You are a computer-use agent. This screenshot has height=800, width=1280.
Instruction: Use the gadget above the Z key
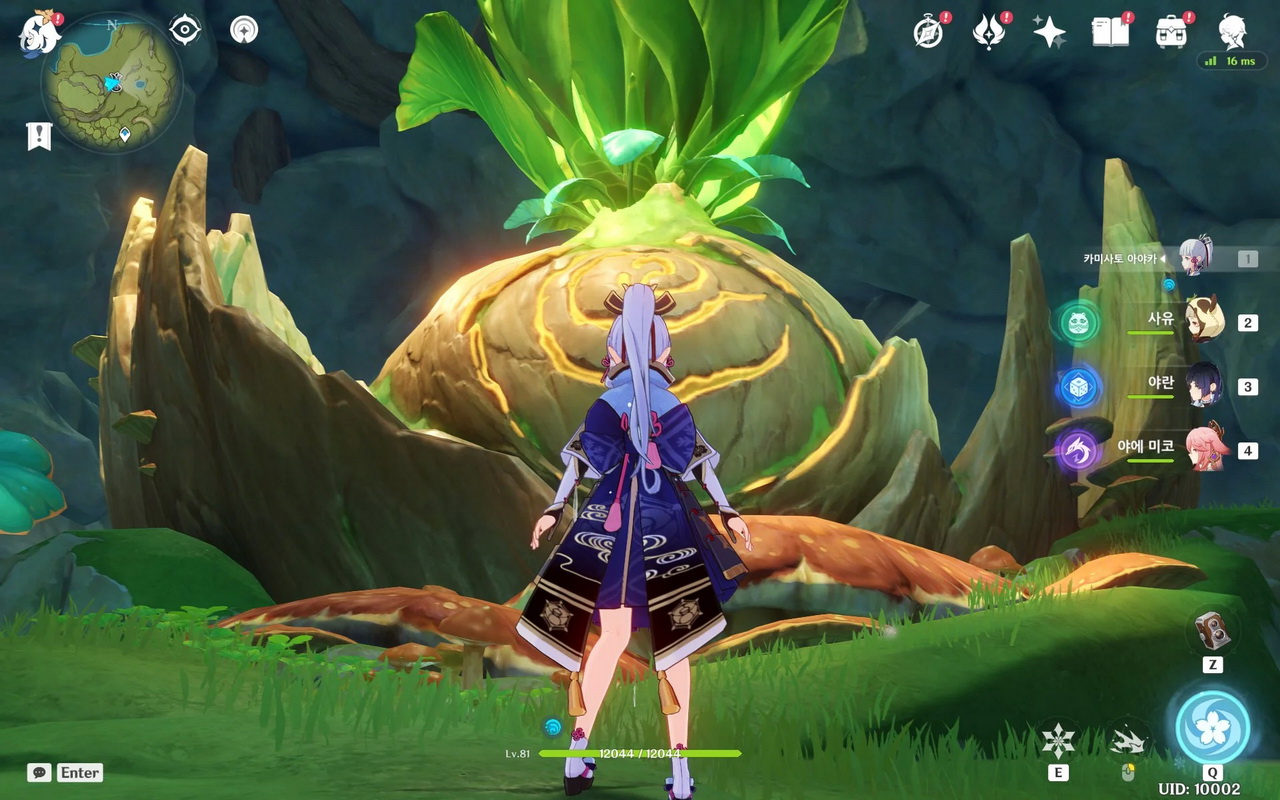pos(1213,630)
